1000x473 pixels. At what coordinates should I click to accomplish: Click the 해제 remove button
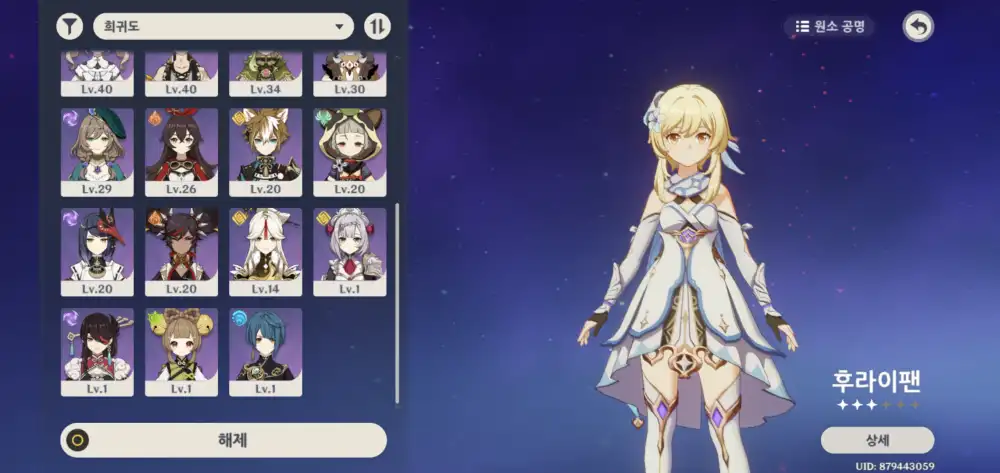coord(223,440)
